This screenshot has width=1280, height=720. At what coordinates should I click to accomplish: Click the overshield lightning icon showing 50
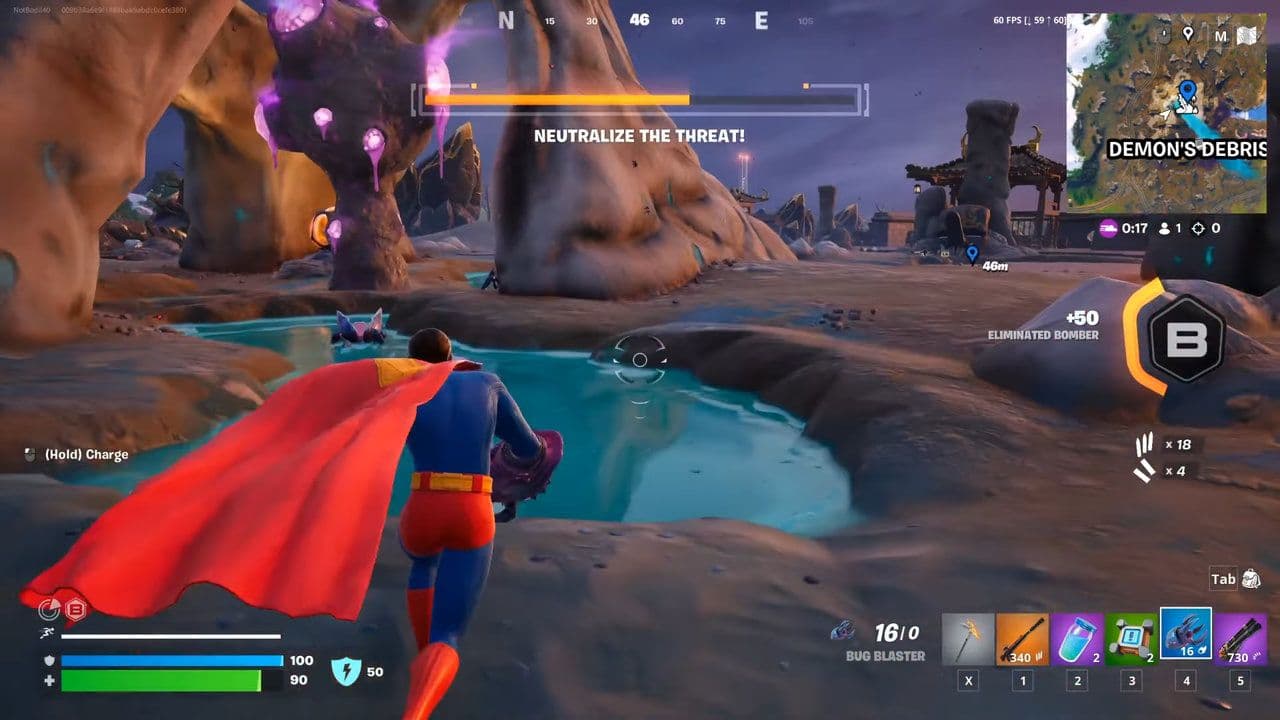[x=345, y=672]
